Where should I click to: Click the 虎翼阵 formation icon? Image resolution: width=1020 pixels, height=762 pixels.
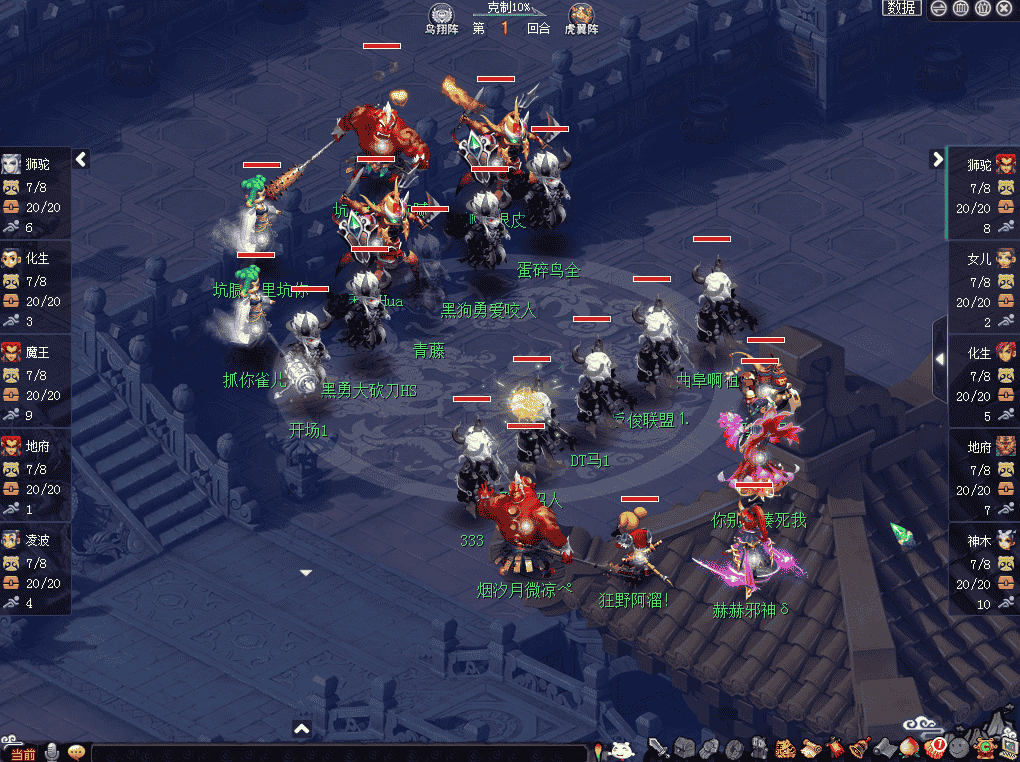point(580,16)
